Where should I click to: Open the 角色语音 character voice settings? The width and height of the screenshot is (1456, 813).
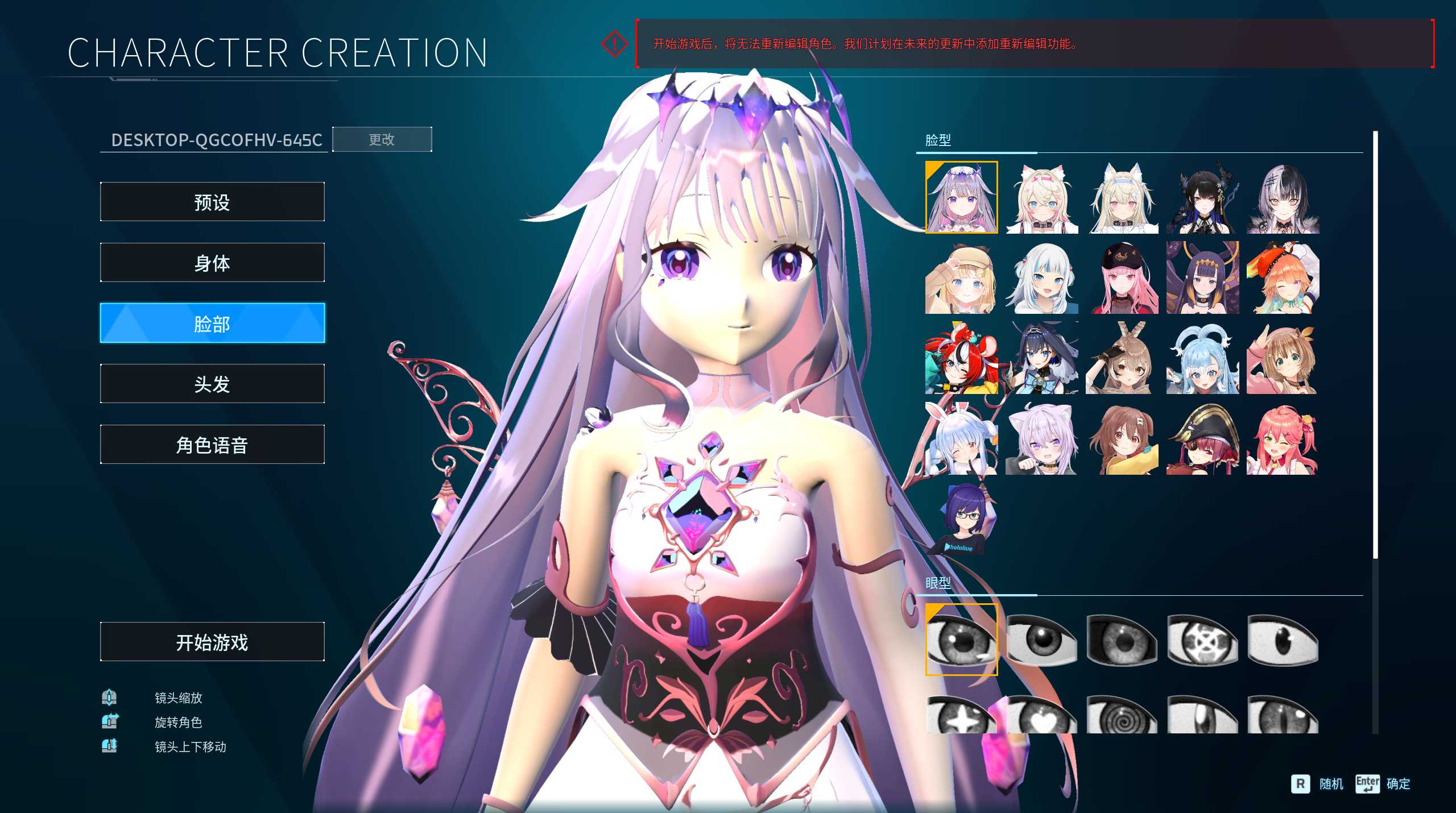point(212,445)
